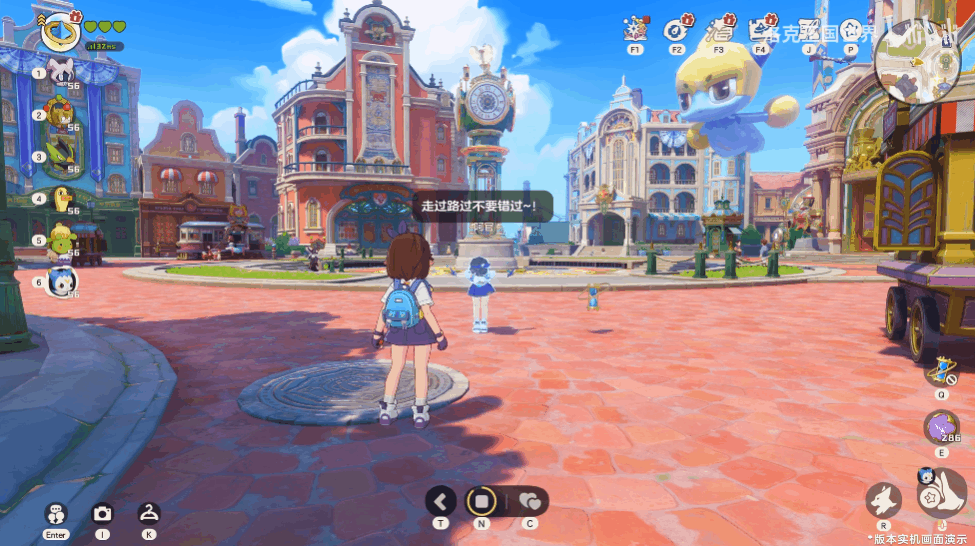
Task: Click the square stop button with yellow ring
Action: 482,500
